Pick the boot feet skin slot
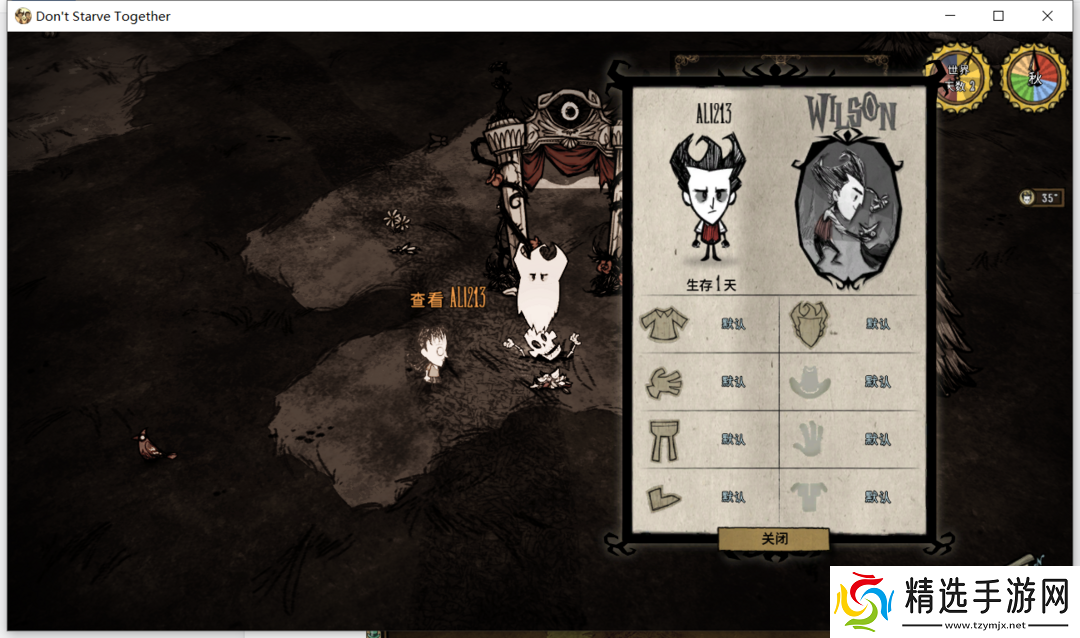The image size is (1080, 638). pyautogui.click(x=663, y=496)
